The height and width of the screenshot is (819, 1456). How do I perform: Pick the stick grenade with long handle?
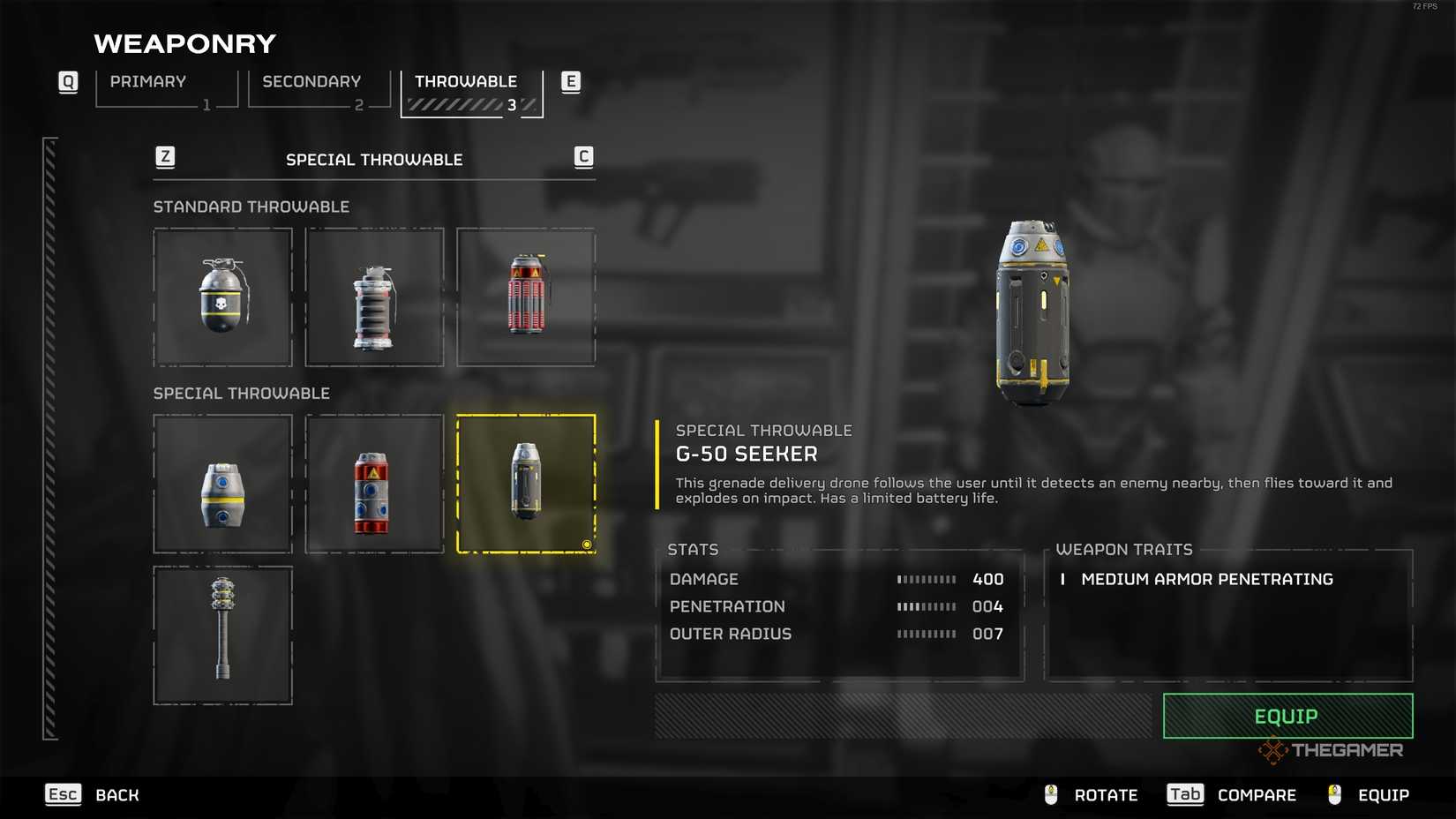(222, 635)
